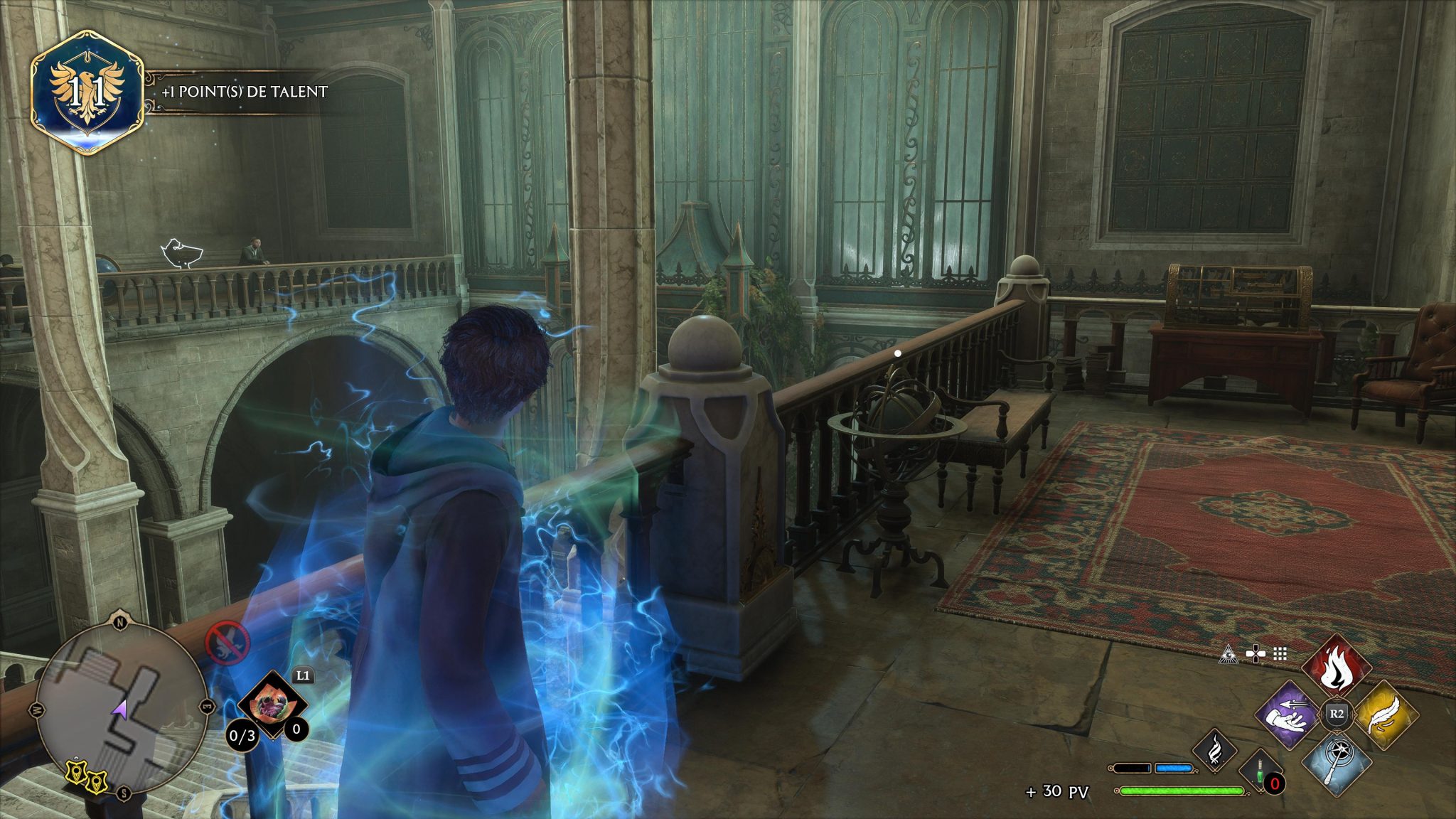
Task: Select the North marker on the compass minimap
Action: [120, 622]
